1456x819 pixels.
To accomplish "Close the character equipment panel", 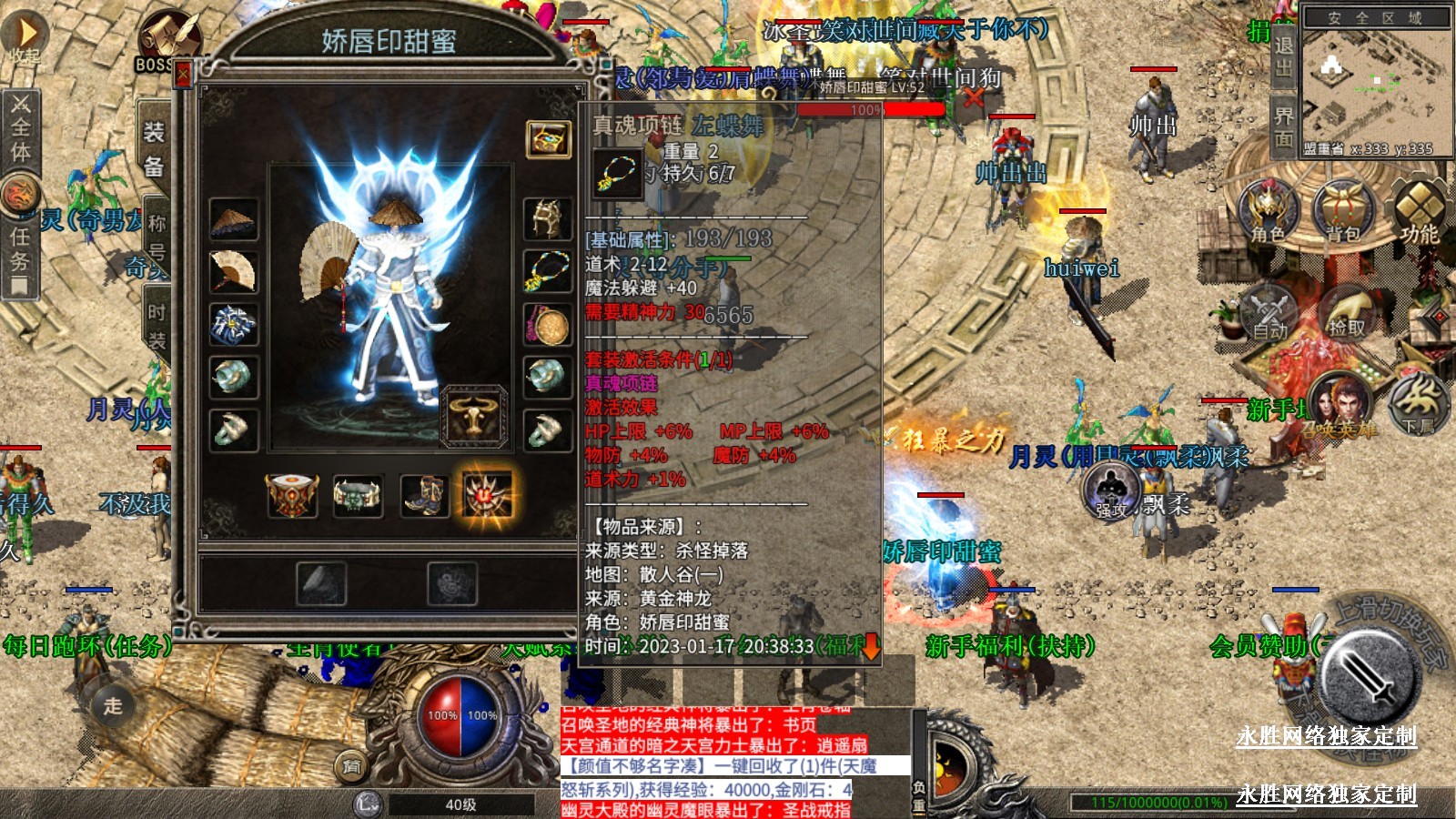I will [183, 74].
